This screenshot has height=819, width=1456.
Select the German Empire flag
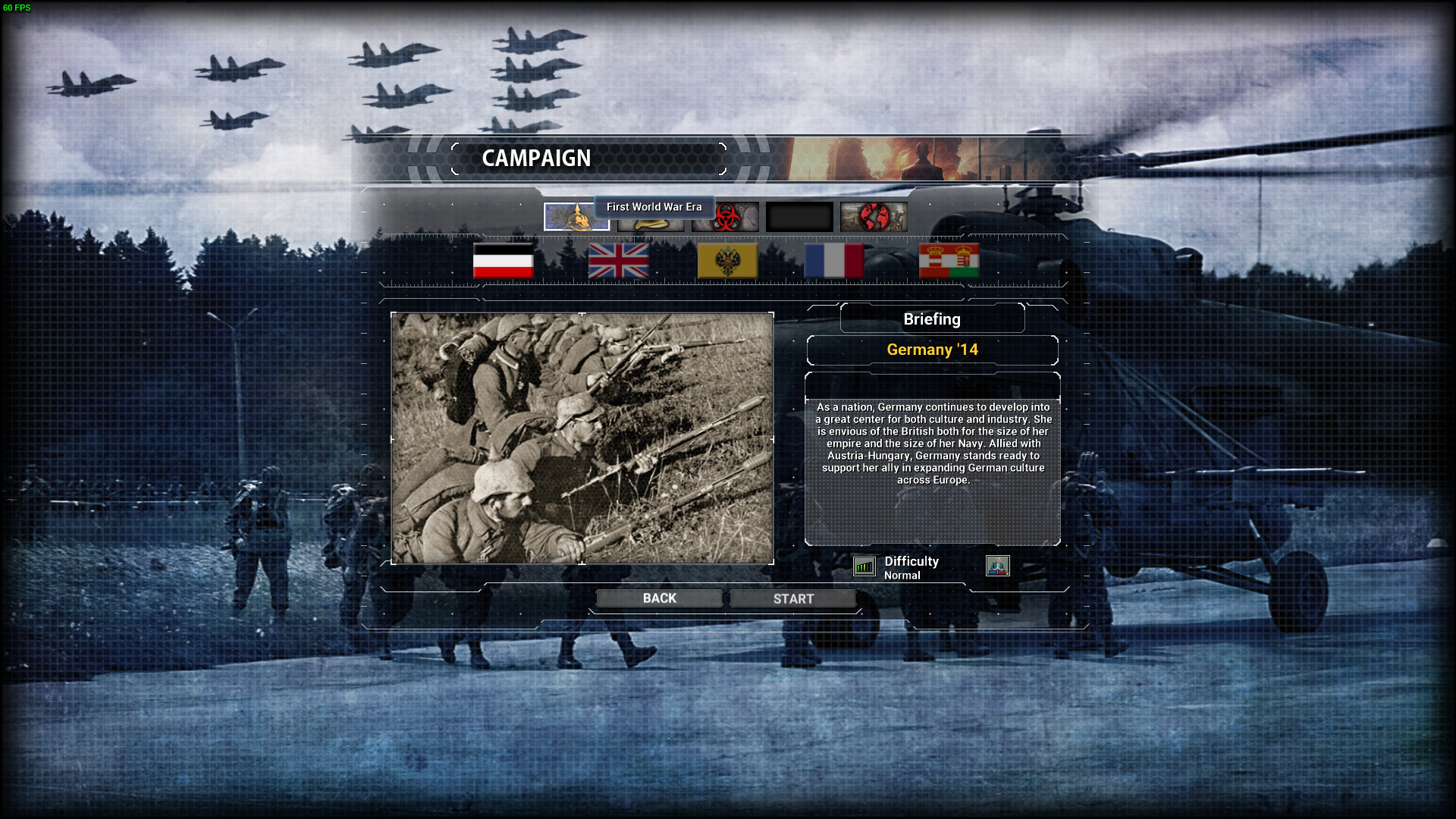pos(503,262)
